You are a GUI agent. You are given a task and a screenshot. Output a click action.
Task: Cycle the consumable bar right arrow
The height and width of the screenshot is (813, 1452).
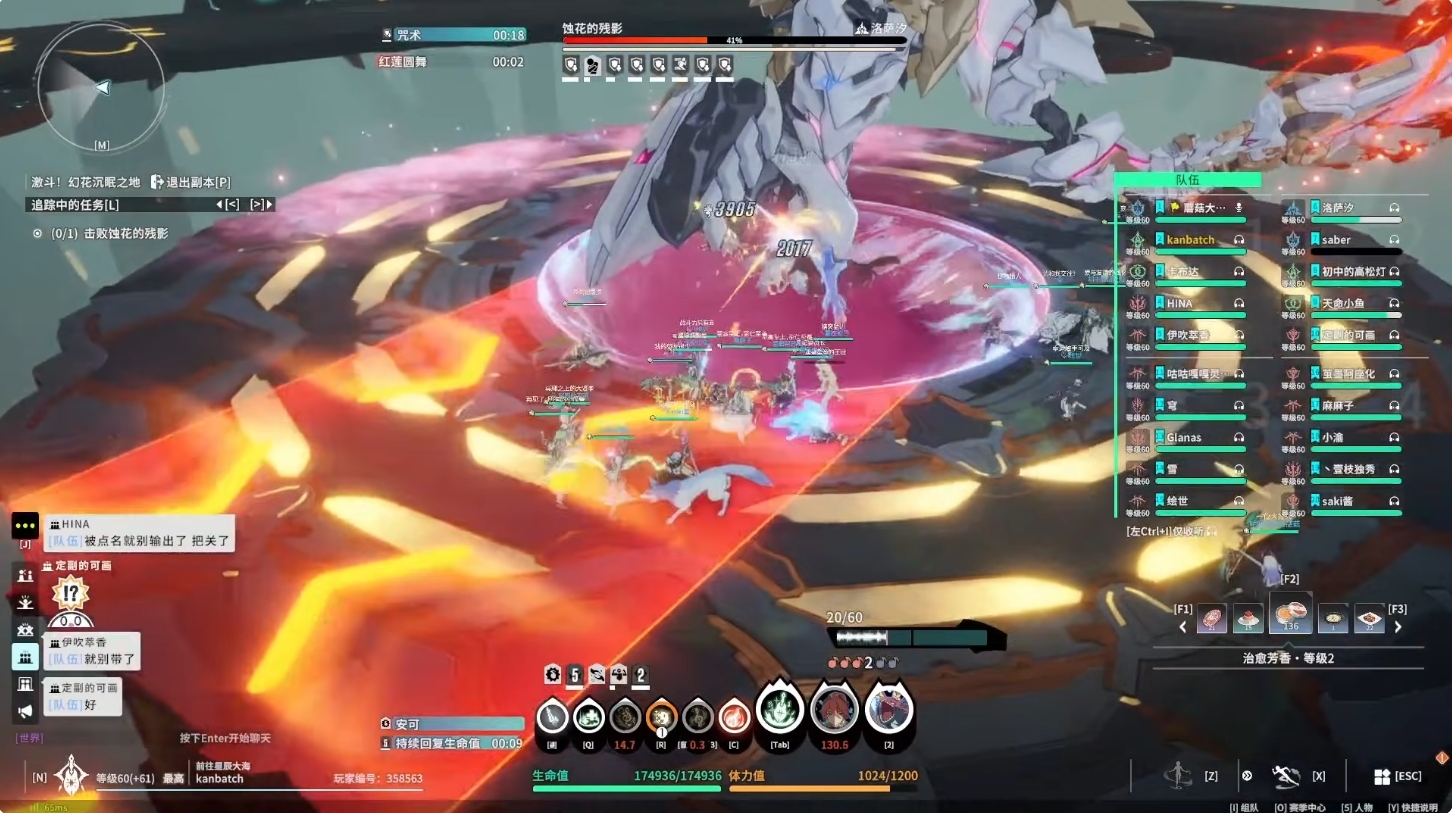pos(1398,627)
